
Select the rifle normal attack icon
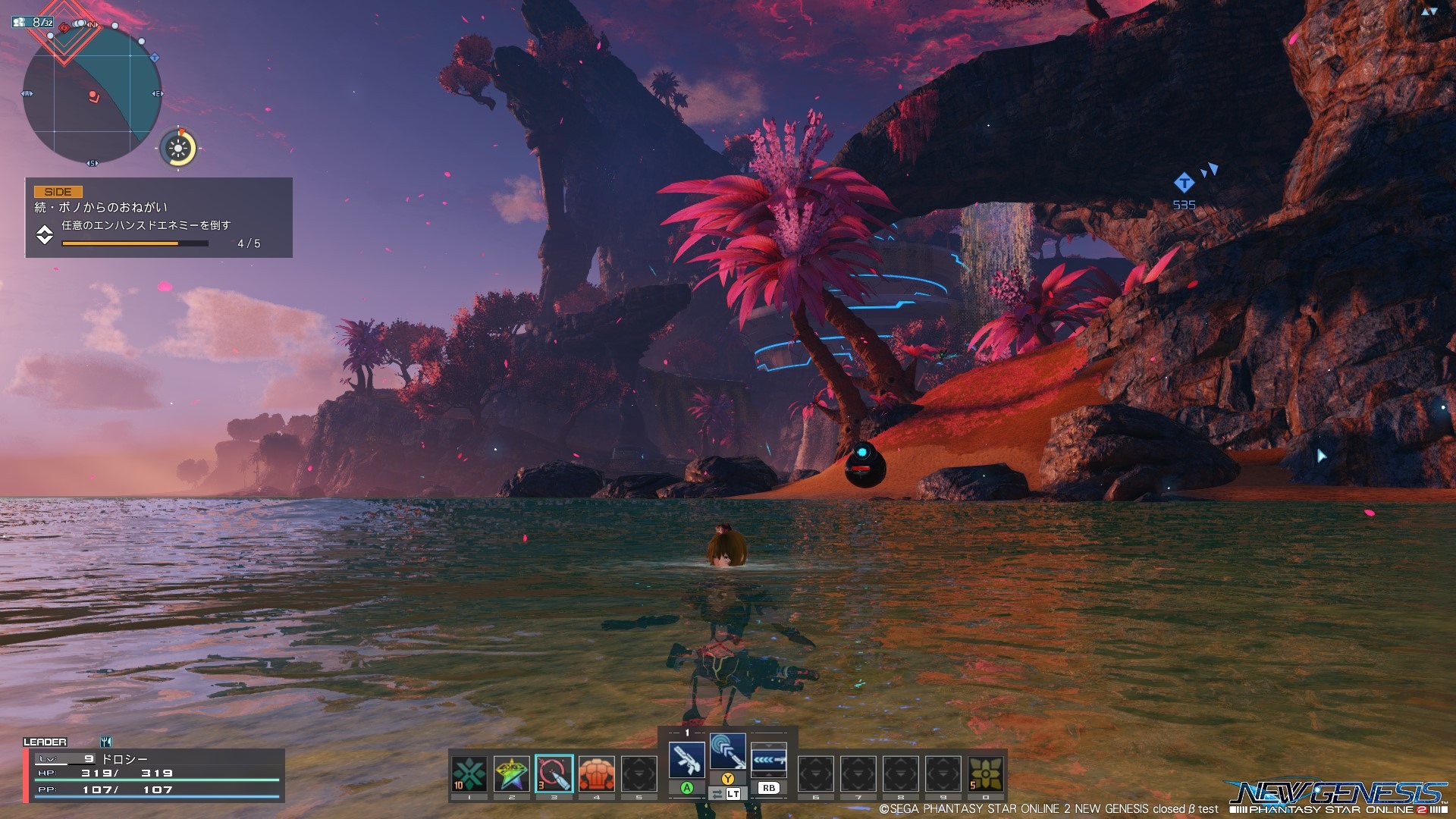[686, 759]
